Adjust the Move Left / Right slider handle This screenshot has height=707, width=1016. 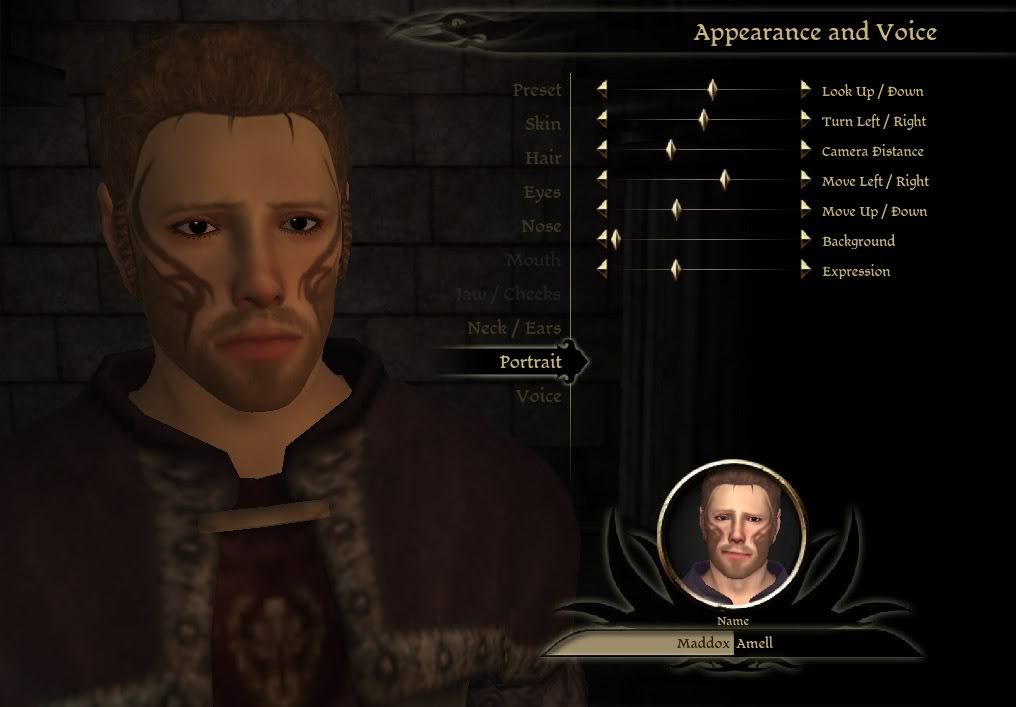725,180
